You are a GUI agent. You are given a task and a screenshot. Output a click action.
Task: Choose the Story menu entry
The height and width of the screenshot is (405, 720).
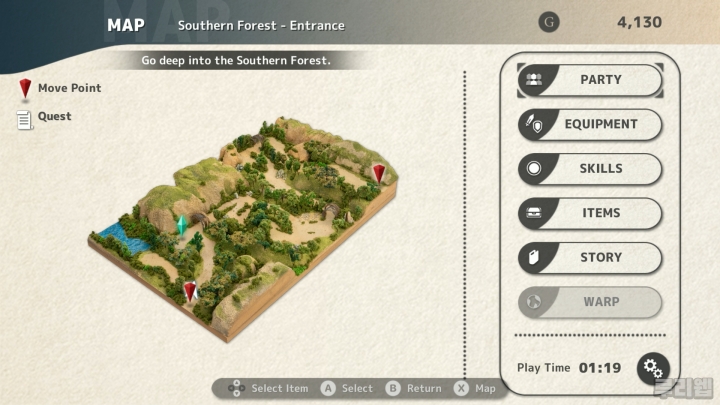tap(590, 257)
